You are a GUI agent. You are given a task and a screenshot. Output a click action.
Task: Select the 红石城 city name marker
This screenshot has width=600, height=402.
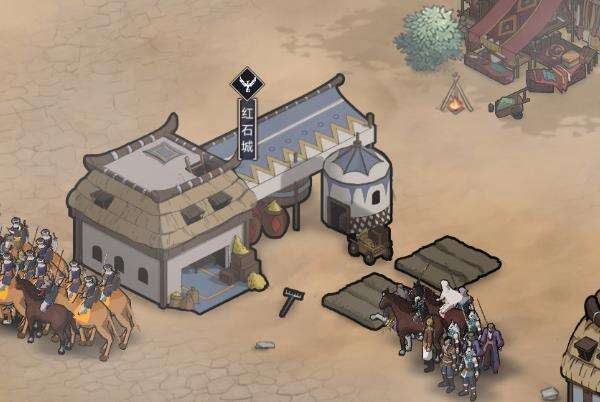pos(247,129)
